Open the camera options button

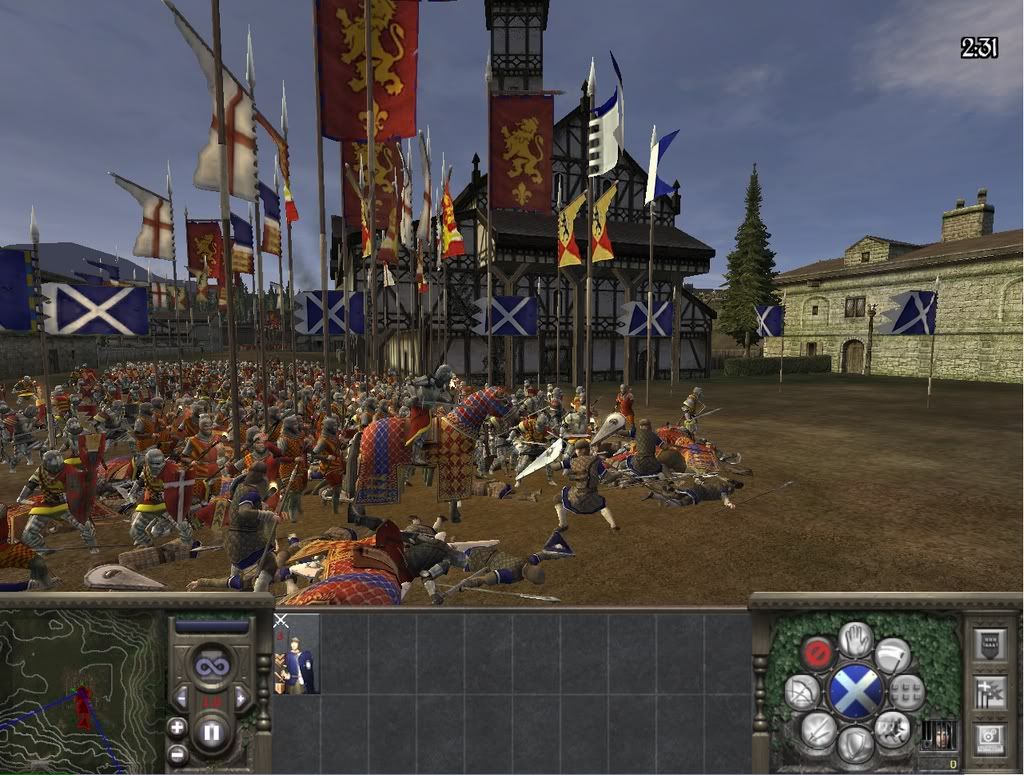[990, 738]
